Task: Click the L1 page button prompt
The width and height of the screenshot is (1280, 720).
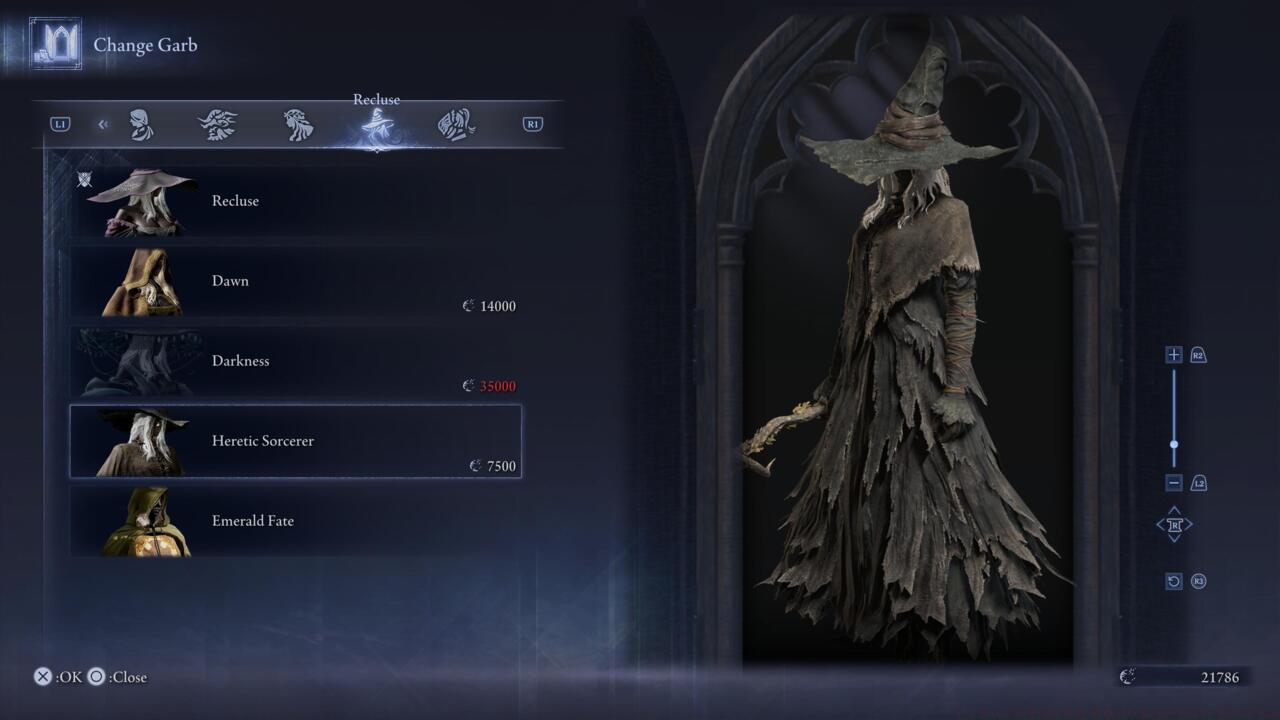Action: (62, 123)
